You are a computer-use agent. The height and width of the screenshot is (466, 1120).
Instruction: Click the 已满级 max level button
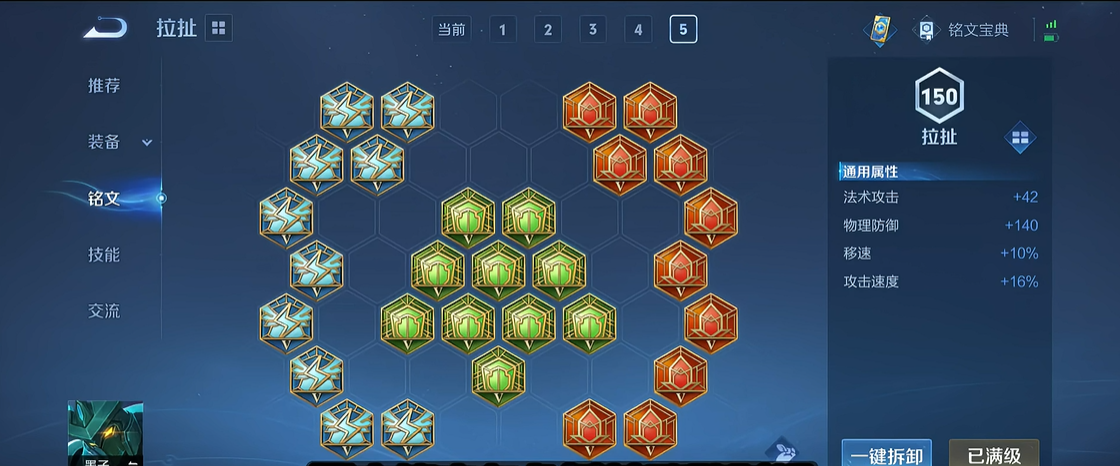(993, 454)
